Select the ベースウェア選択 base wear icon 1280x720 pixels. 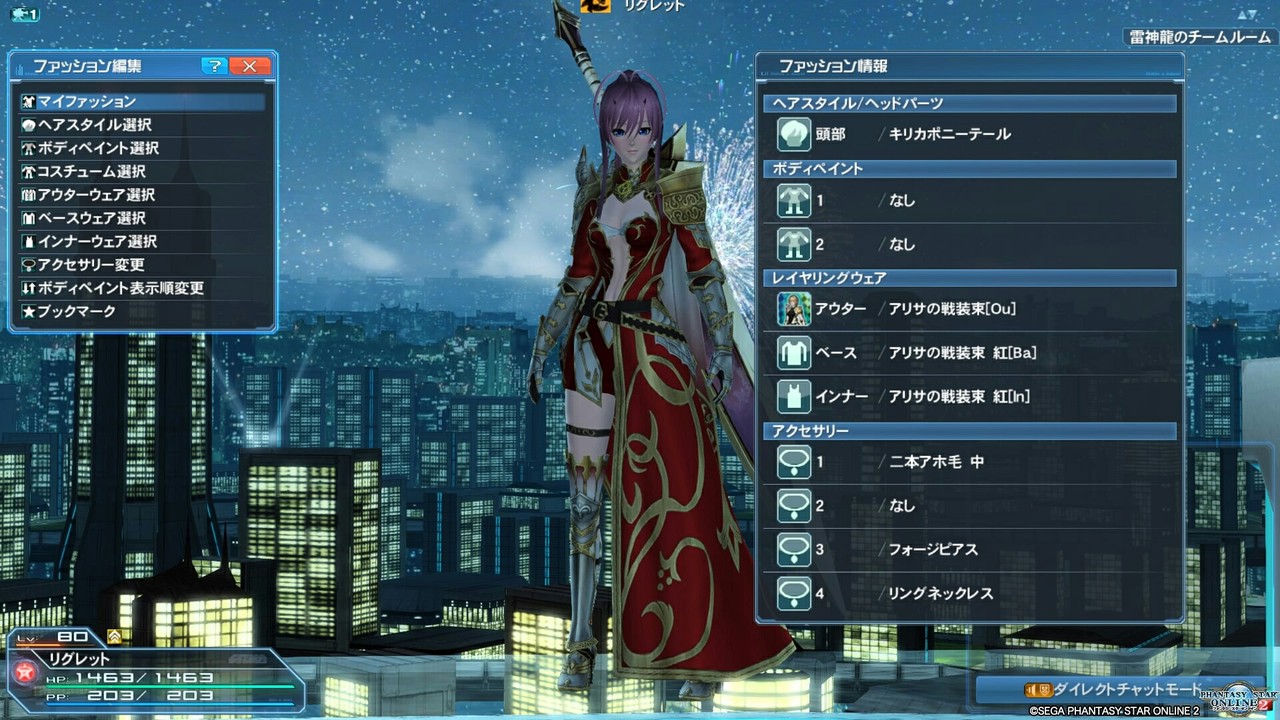pos(30,218)
